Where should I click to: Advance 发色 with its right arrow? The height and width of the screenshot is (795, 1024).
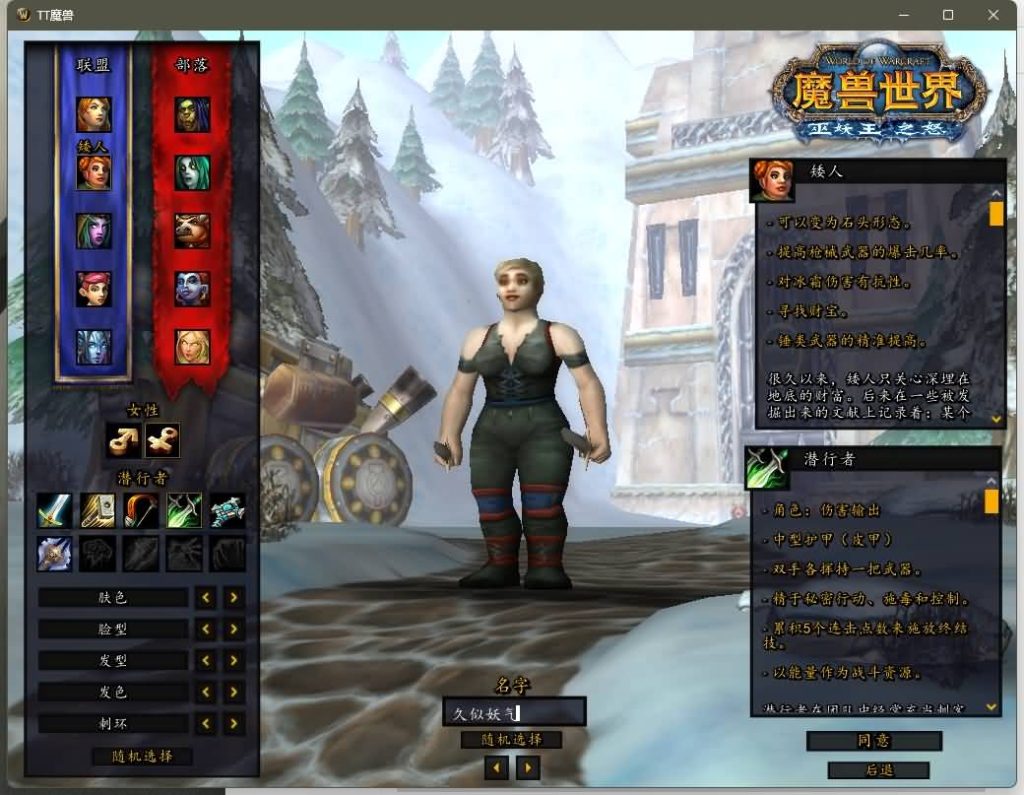click(x=233, y=692)
